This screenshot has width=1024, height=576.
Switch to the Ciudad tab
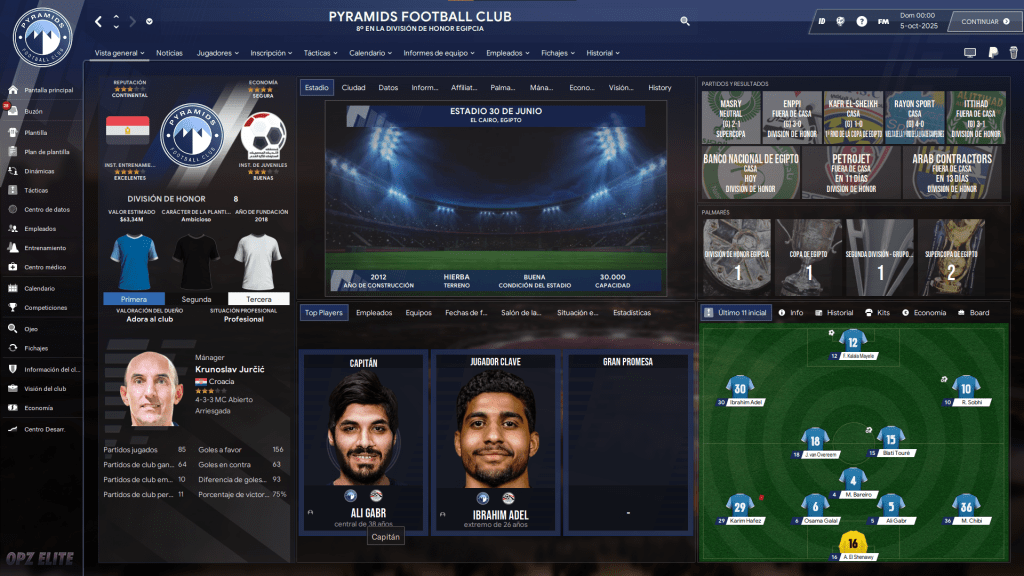(353, 88)
